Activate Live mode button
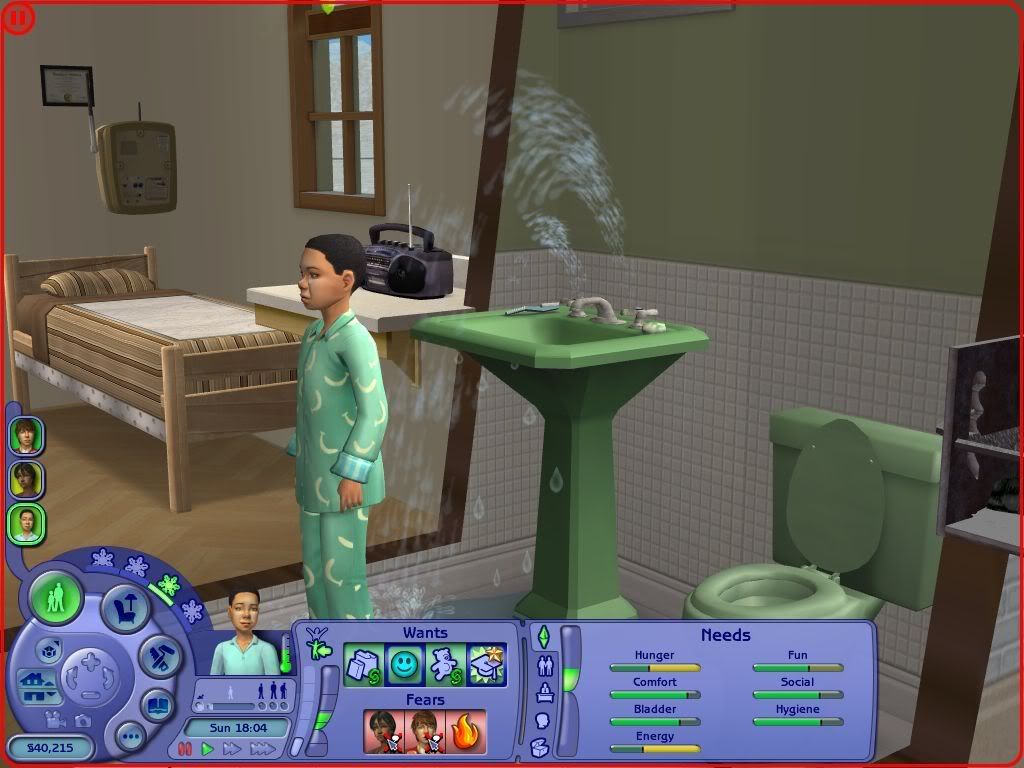This screenshot has width=1024, height=768. click(x=56, y=599)
